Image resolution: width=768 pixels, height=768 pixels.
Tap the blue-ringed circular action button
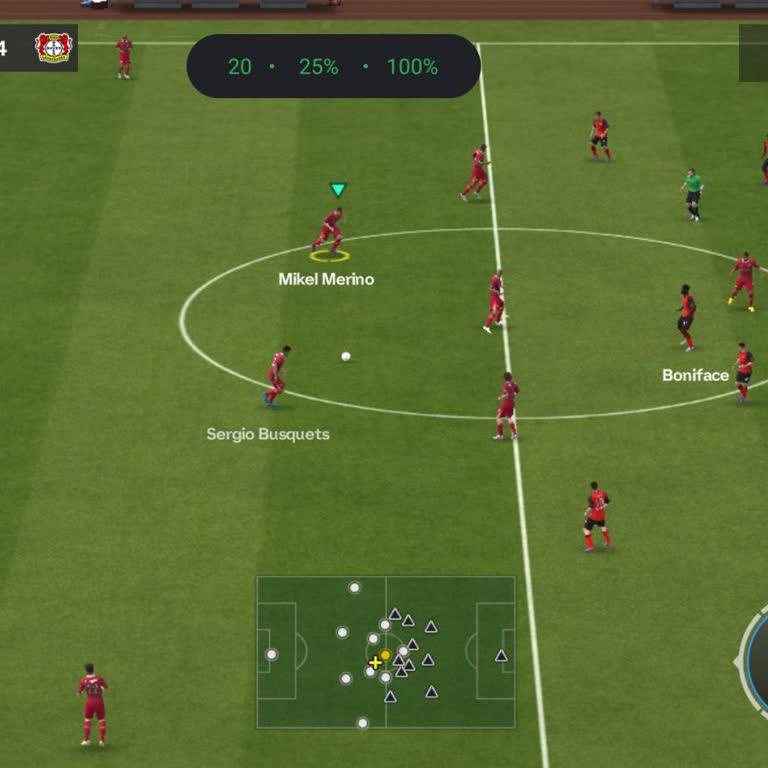pyautogui.click(x=758, y=660)
